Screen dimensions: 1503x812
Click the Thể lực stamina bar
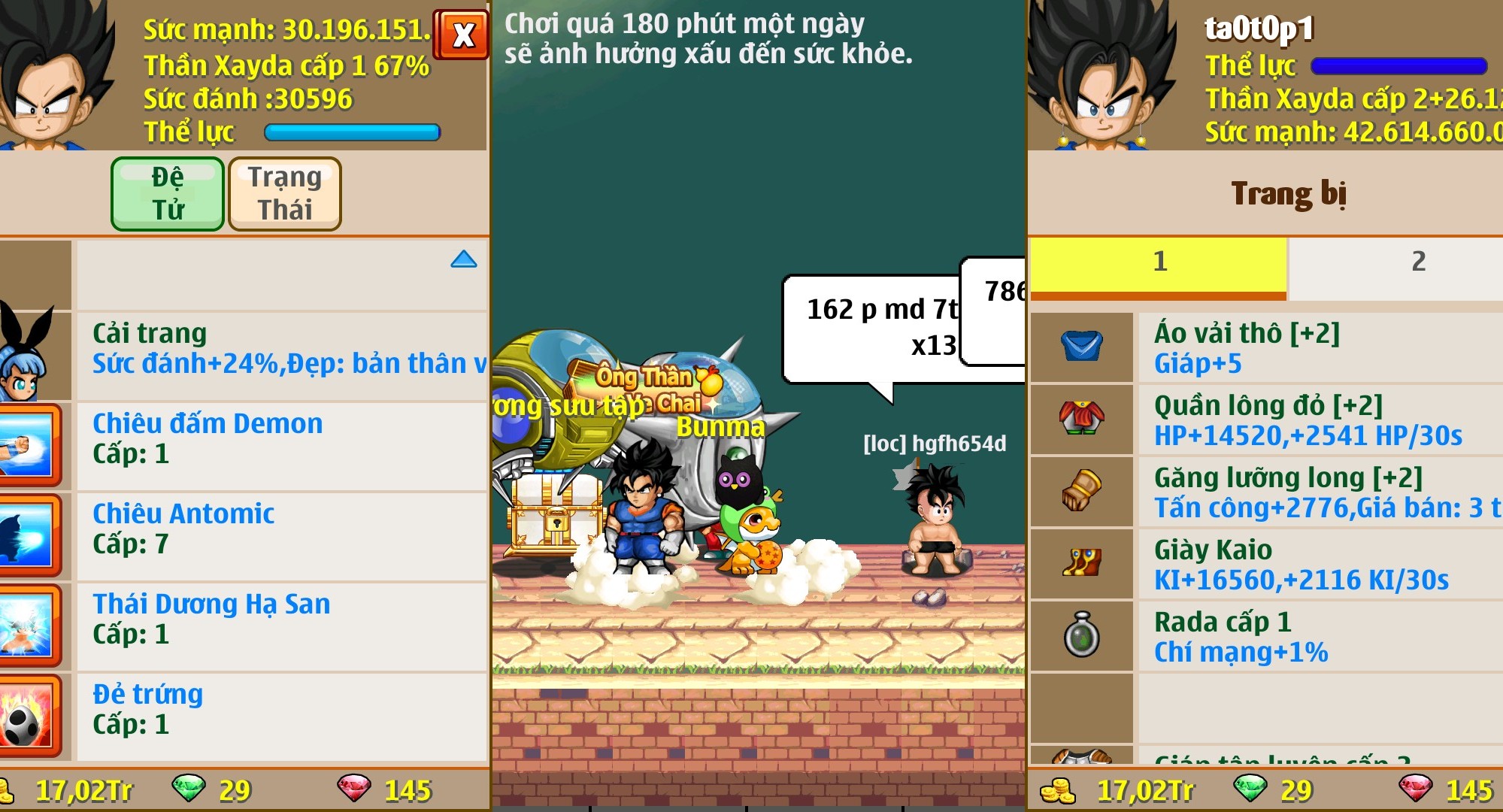(x=352, y=132)
